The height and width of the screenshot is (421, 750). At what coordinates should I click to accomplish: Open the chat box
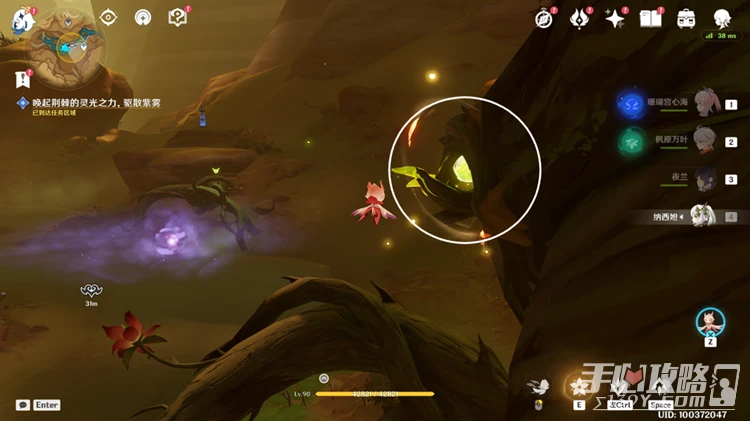[23, 405]
